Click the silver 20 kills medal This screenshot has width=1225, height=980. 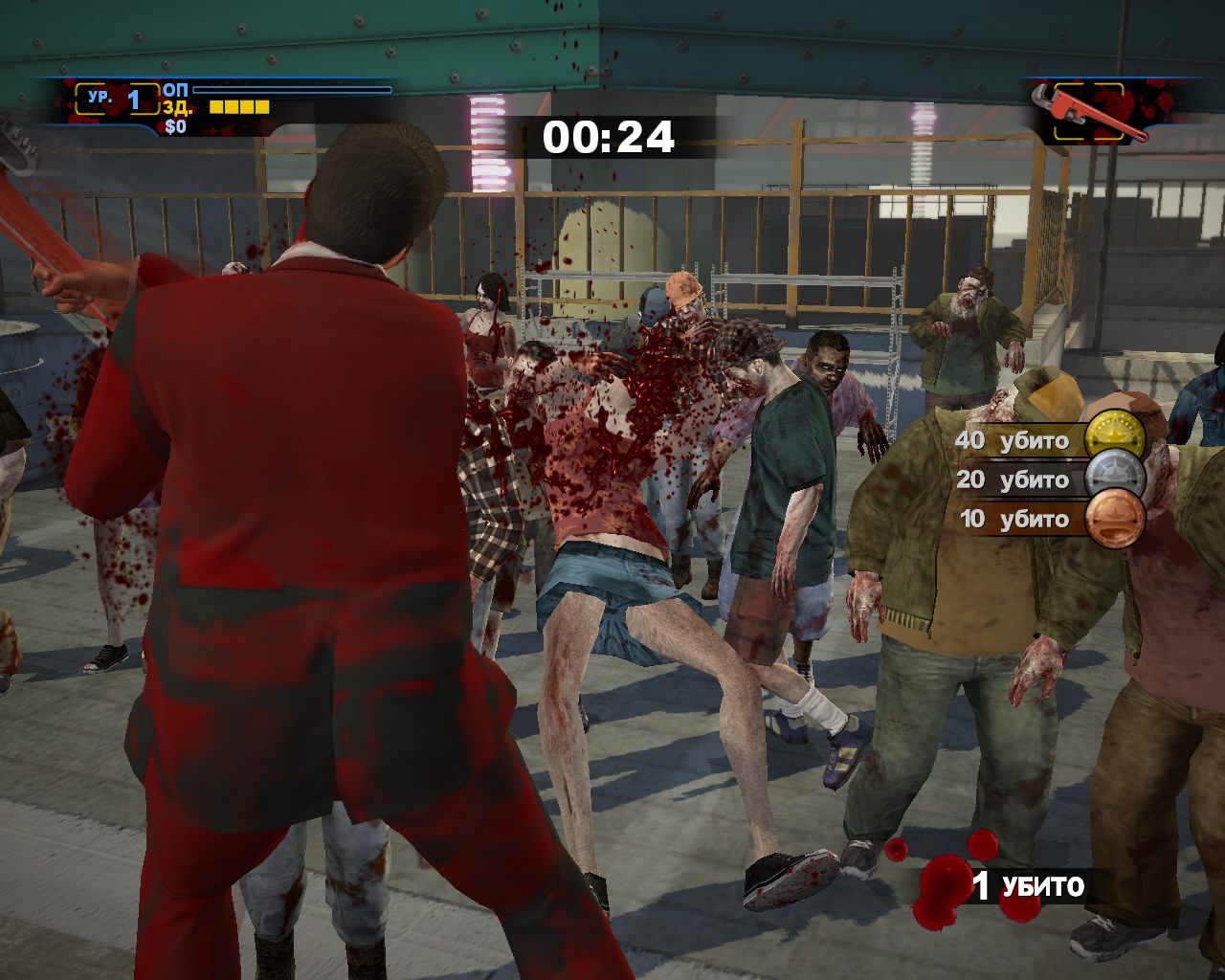1115,479
